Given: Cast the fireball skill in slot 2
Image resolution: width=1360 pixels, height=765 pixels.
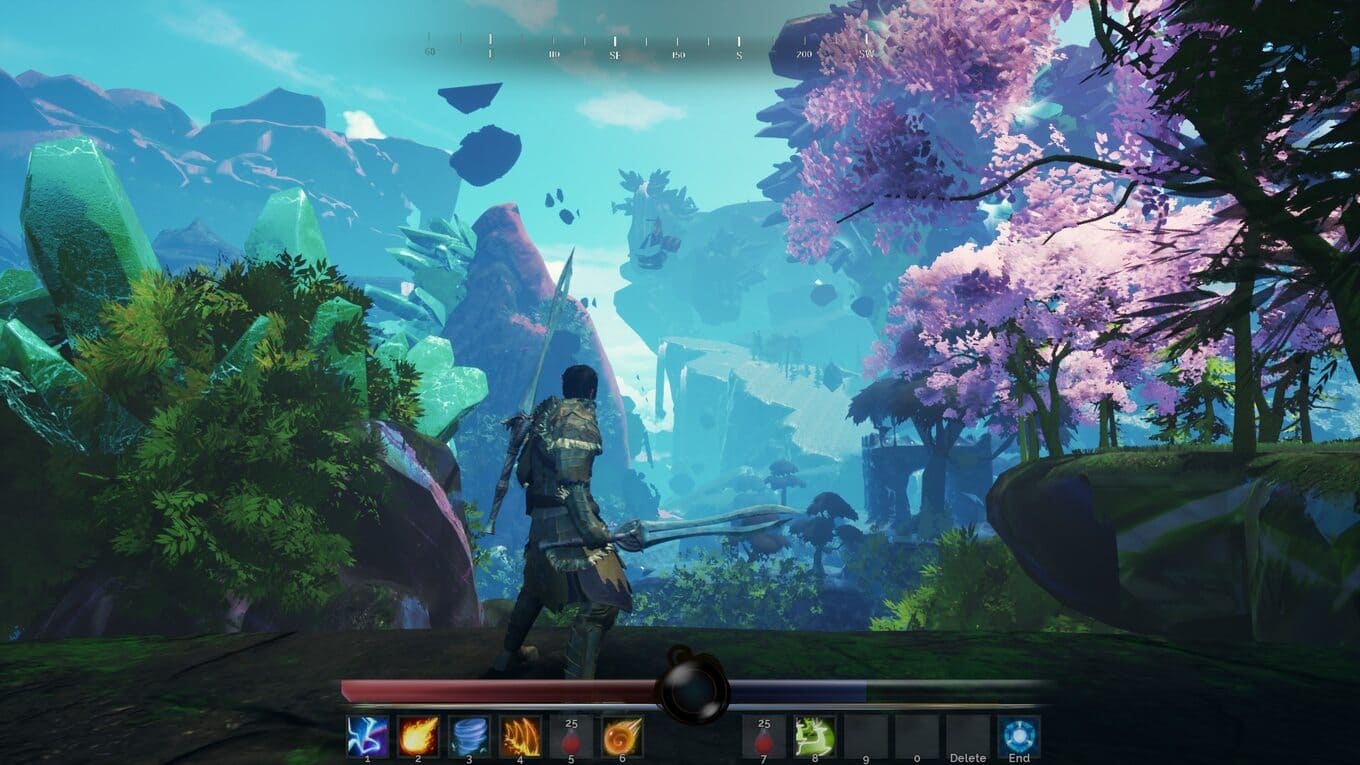Looking at the screenshot, I should 418,736.
